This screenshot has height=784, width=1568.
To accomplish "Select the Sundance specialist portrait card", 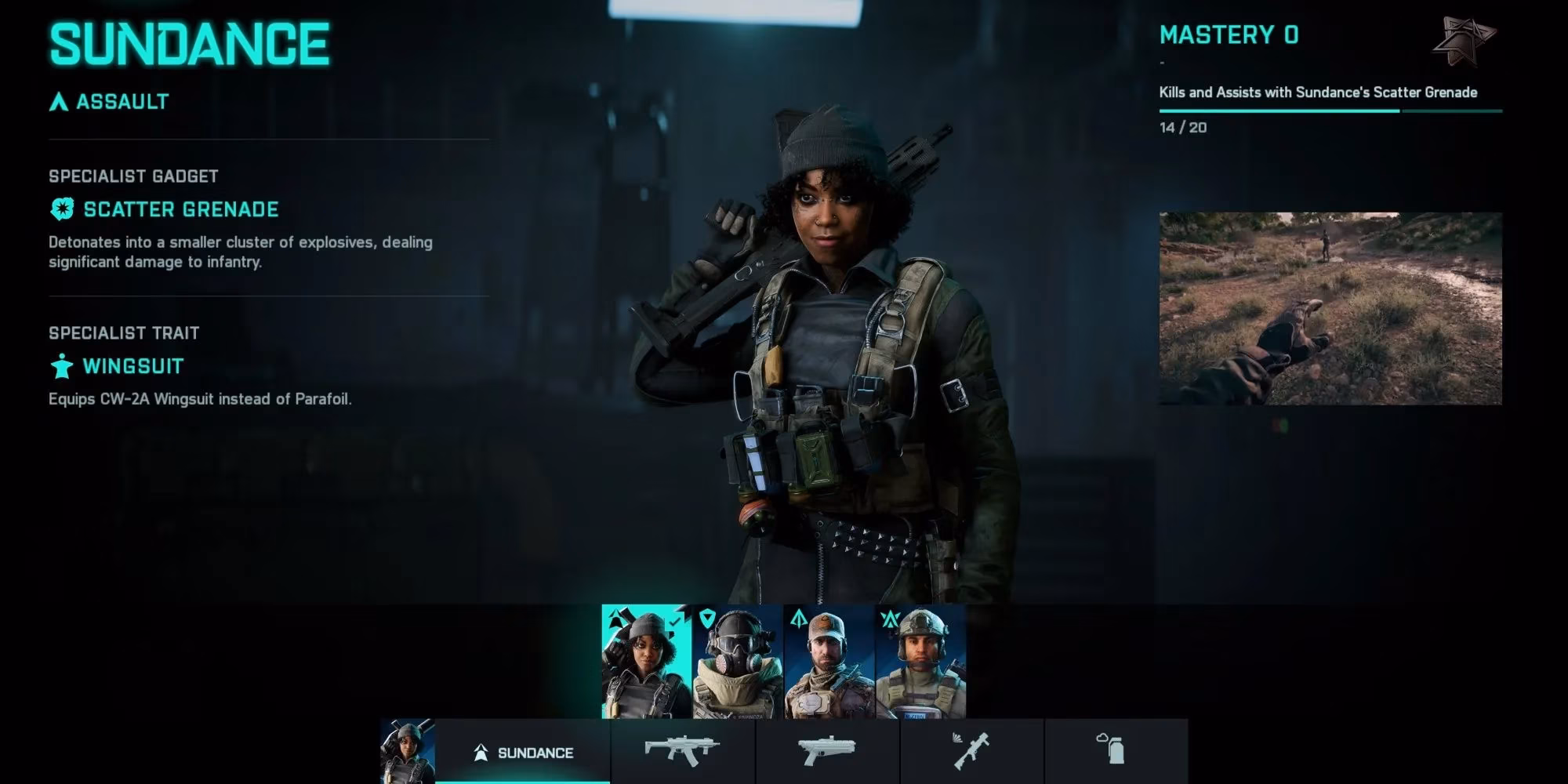I will 646,662.
